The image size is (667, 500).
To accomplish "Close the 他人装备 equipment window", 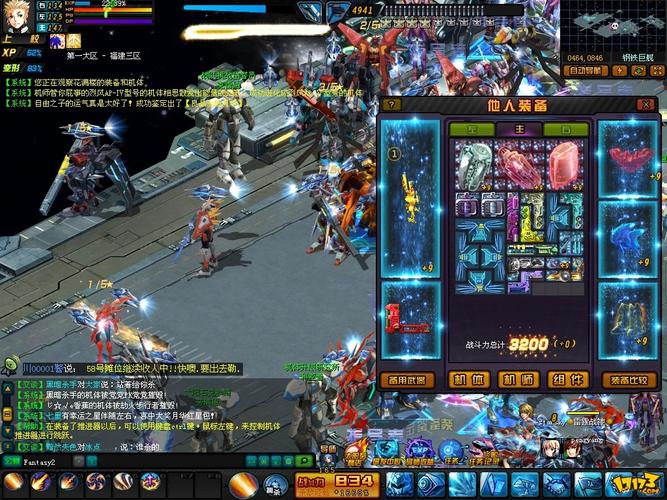I will click(x=646, y=104).
